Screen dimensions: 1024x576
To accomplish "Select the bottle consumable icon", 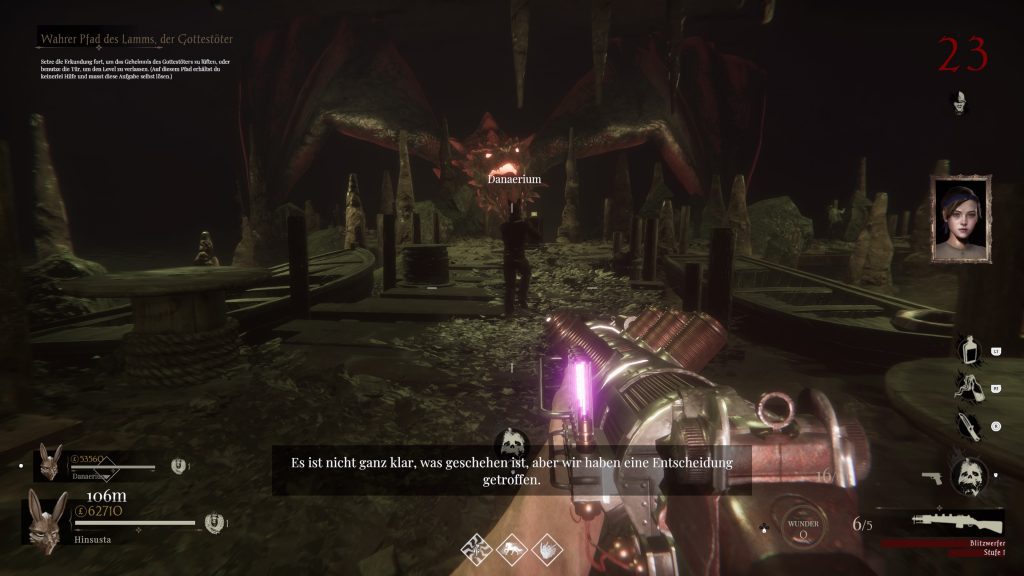I will click(968, 351).
